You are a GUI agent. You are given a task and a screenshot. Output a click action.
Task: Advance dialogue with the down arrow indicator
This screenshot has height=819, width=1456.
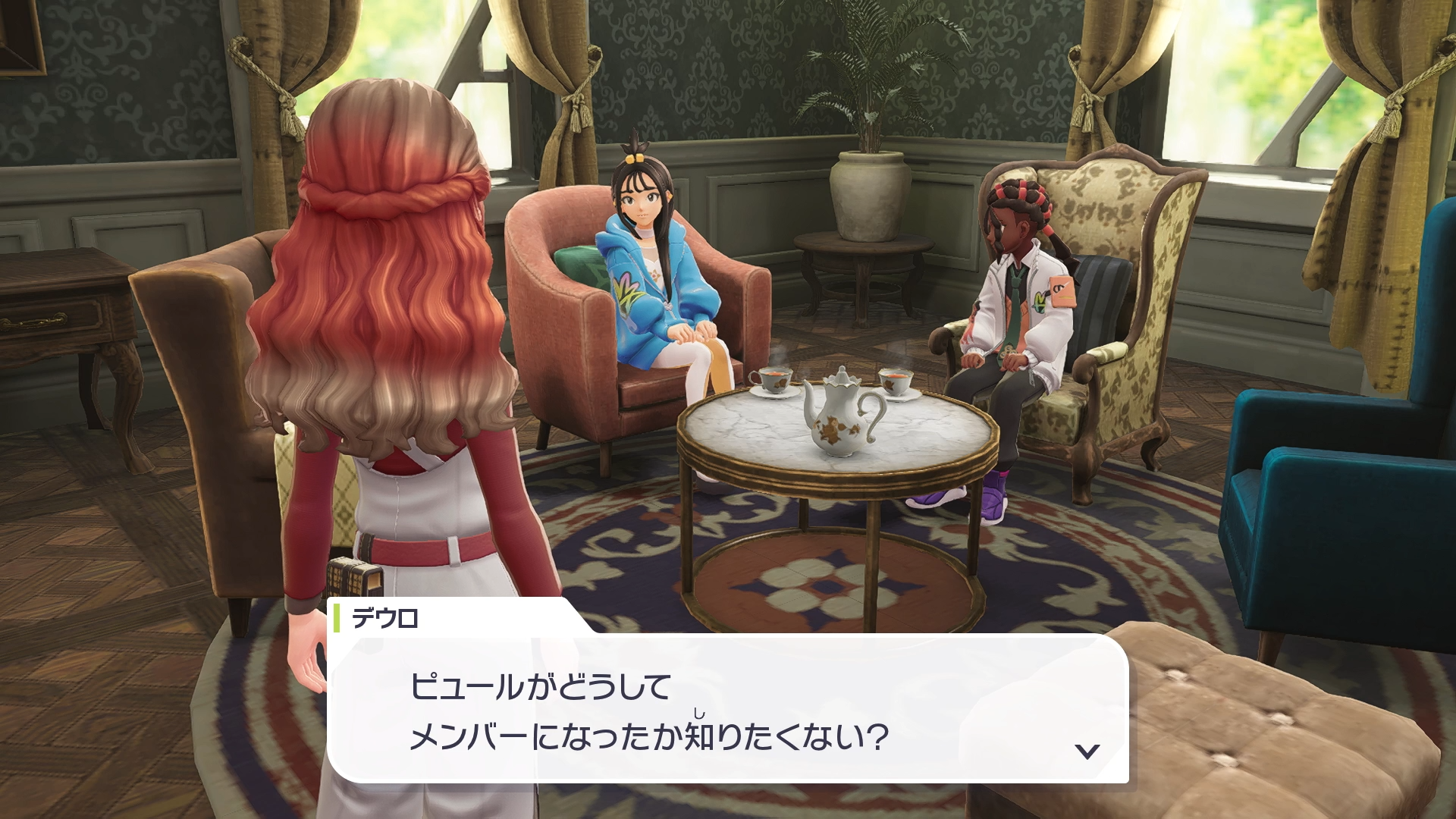(x=1087, y=751)
